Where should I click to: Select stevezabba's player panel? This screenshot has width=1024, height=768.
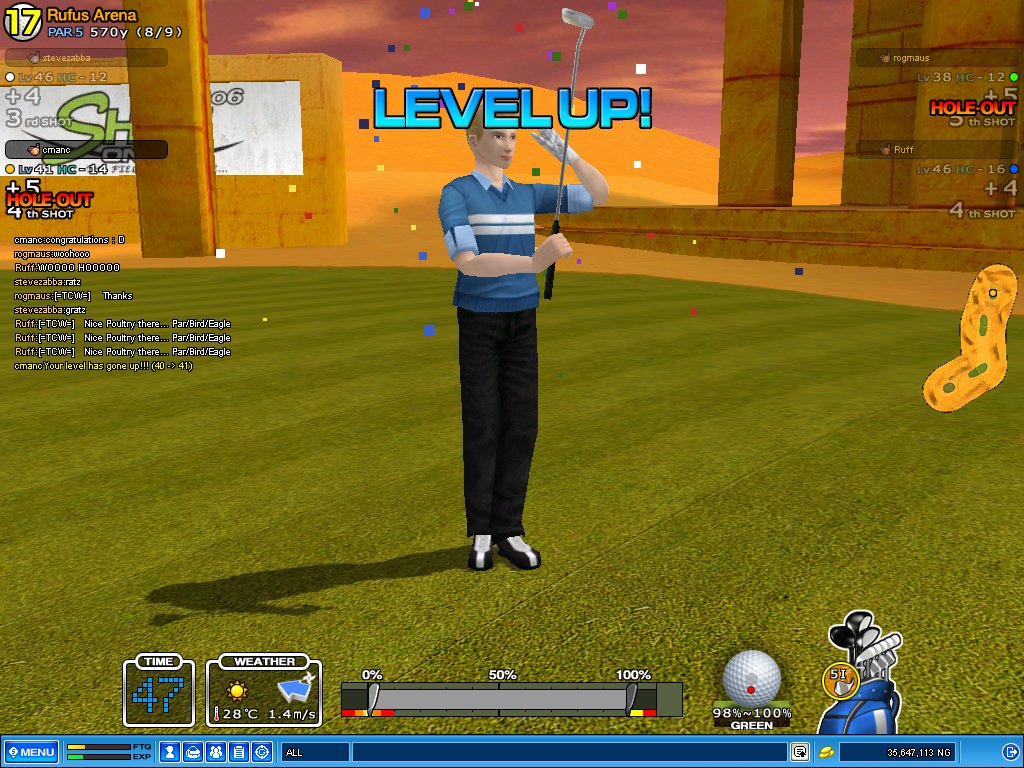pyautogui.click(x=85, y=58)
